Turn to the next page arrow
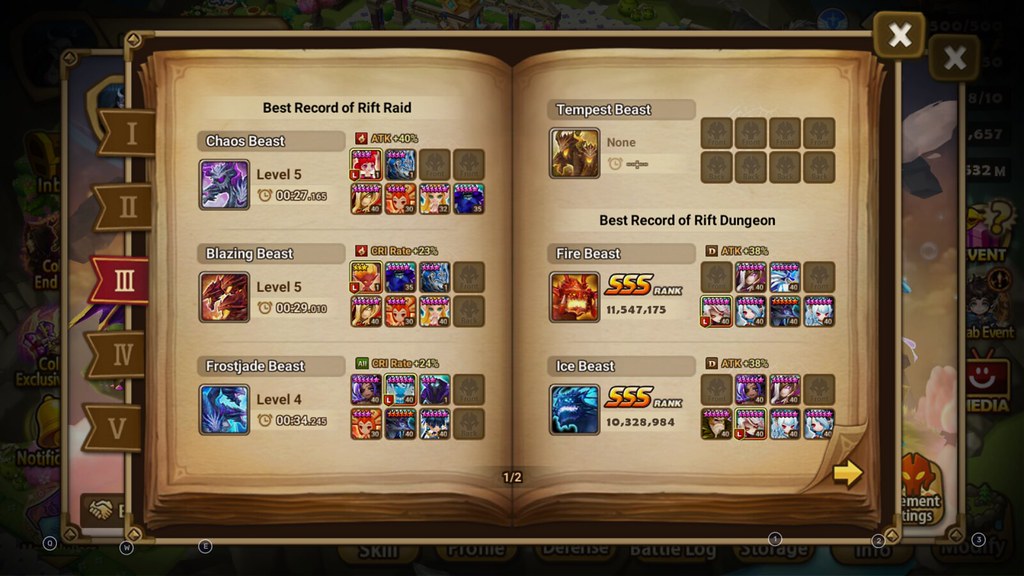The image size is (1024, 576). (847, 472)
